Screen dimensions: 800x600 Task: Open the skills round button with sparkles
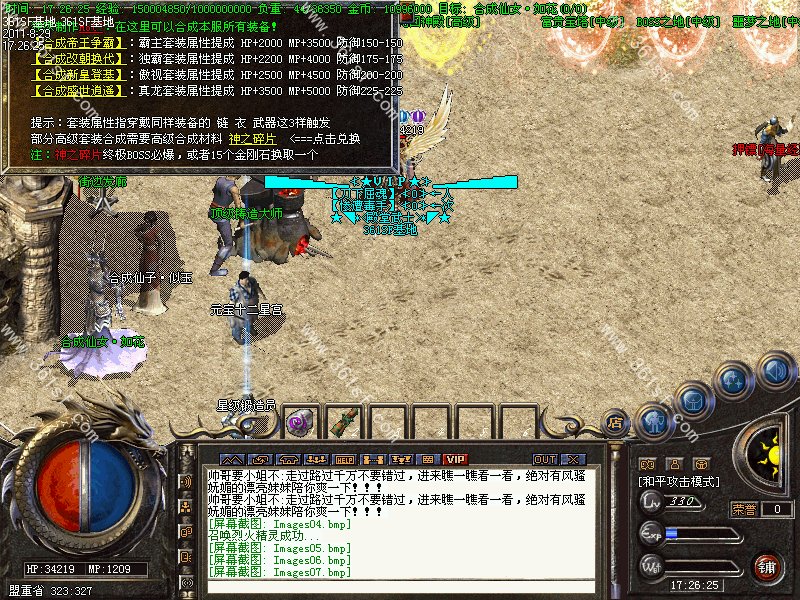[733, 381]
